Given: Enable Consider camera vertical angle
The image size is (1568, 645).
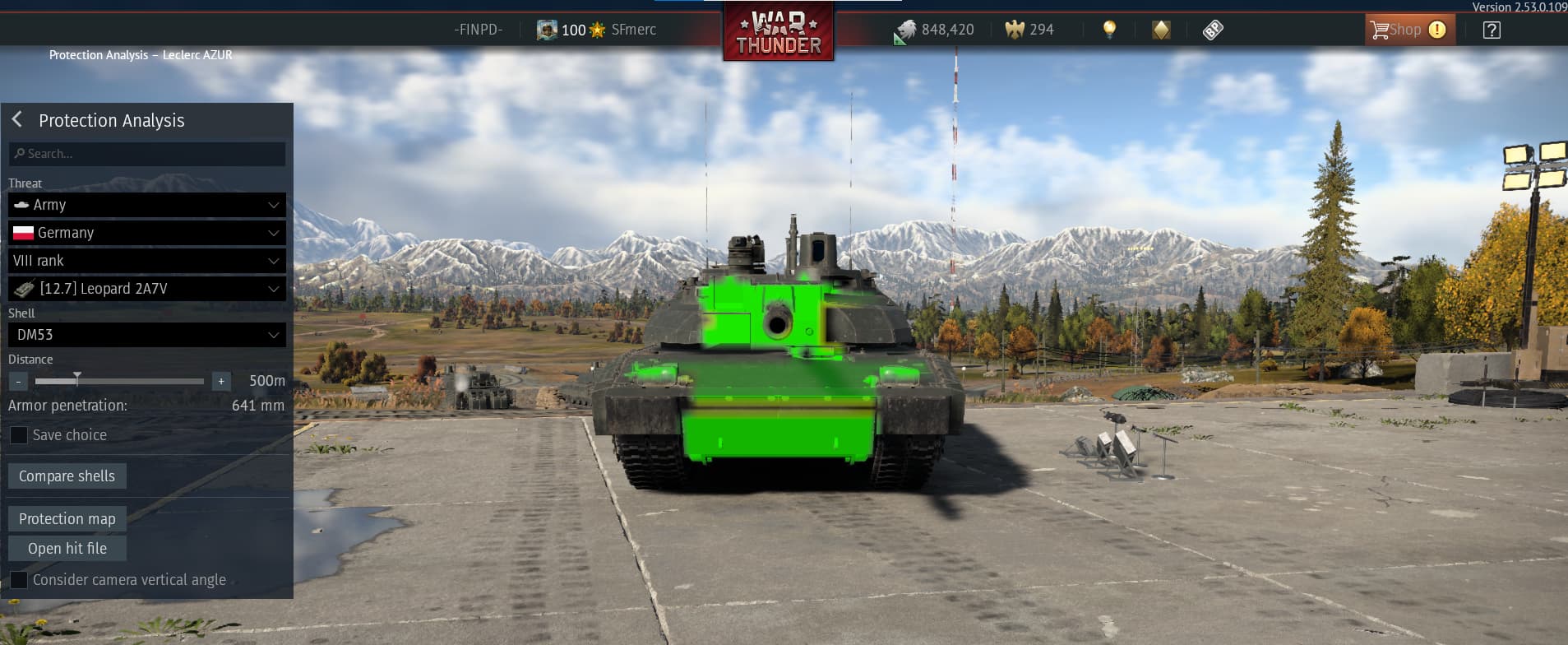Looking at the screenshot, I should point(18,580).
